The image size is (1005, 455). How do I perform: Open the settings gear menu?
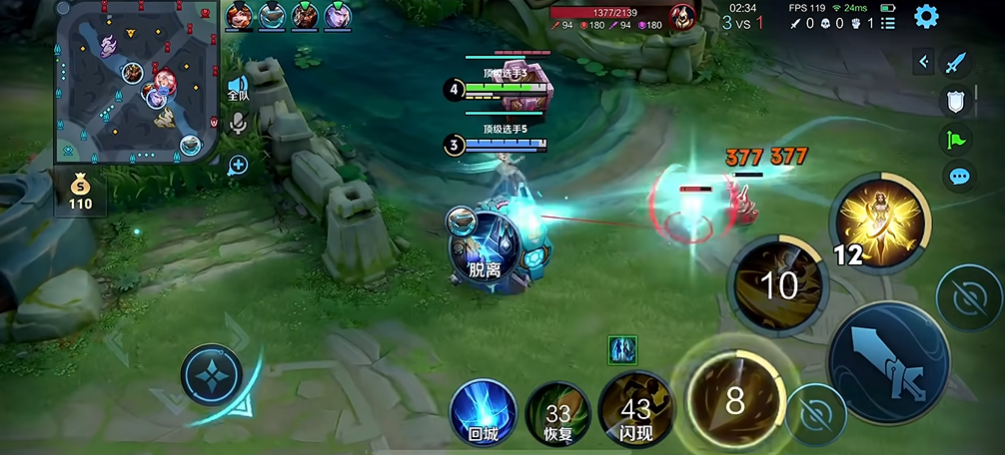927,16
